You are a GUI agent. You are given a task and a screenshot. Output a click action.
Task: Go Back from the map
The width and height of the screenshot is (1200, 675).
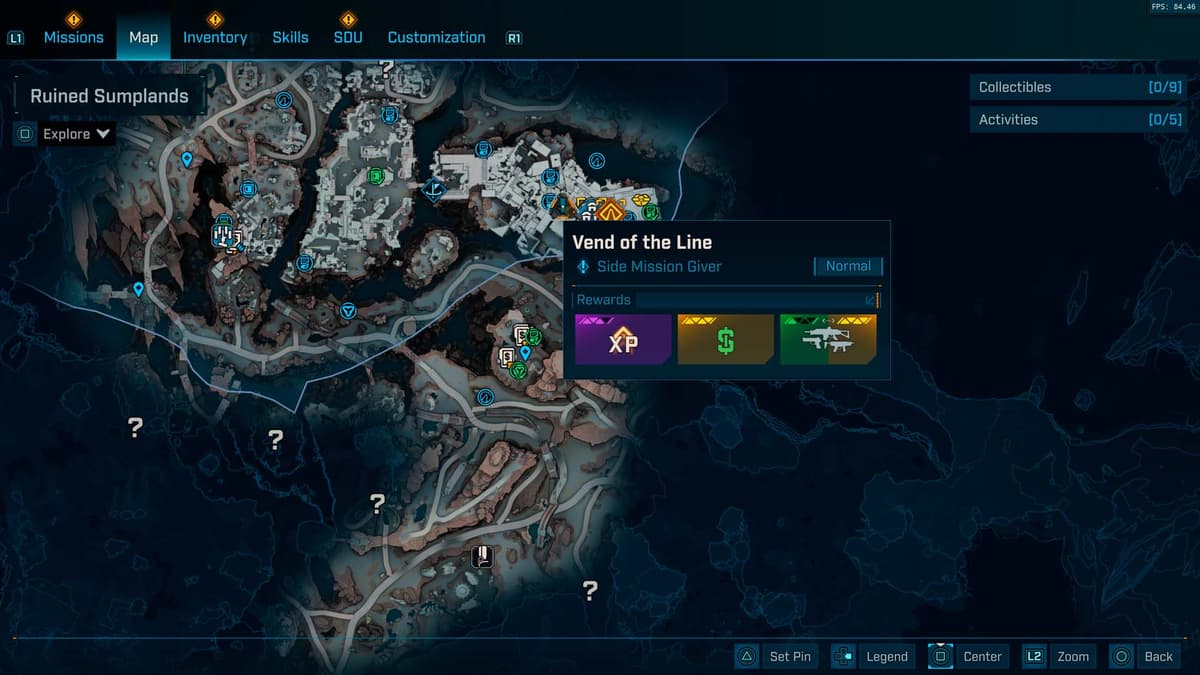[x=1145, y=656]
